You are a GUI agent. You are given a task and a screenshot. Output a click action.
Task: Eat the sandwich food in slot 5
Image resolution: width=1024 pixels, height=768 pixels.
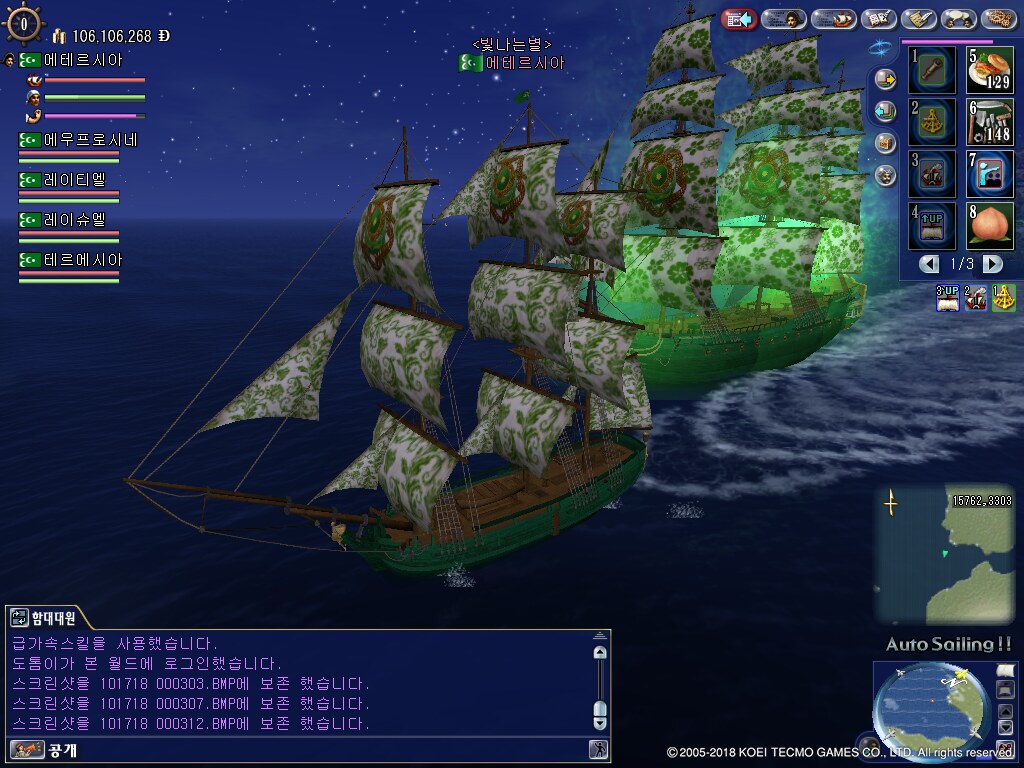tap(989, 69)
